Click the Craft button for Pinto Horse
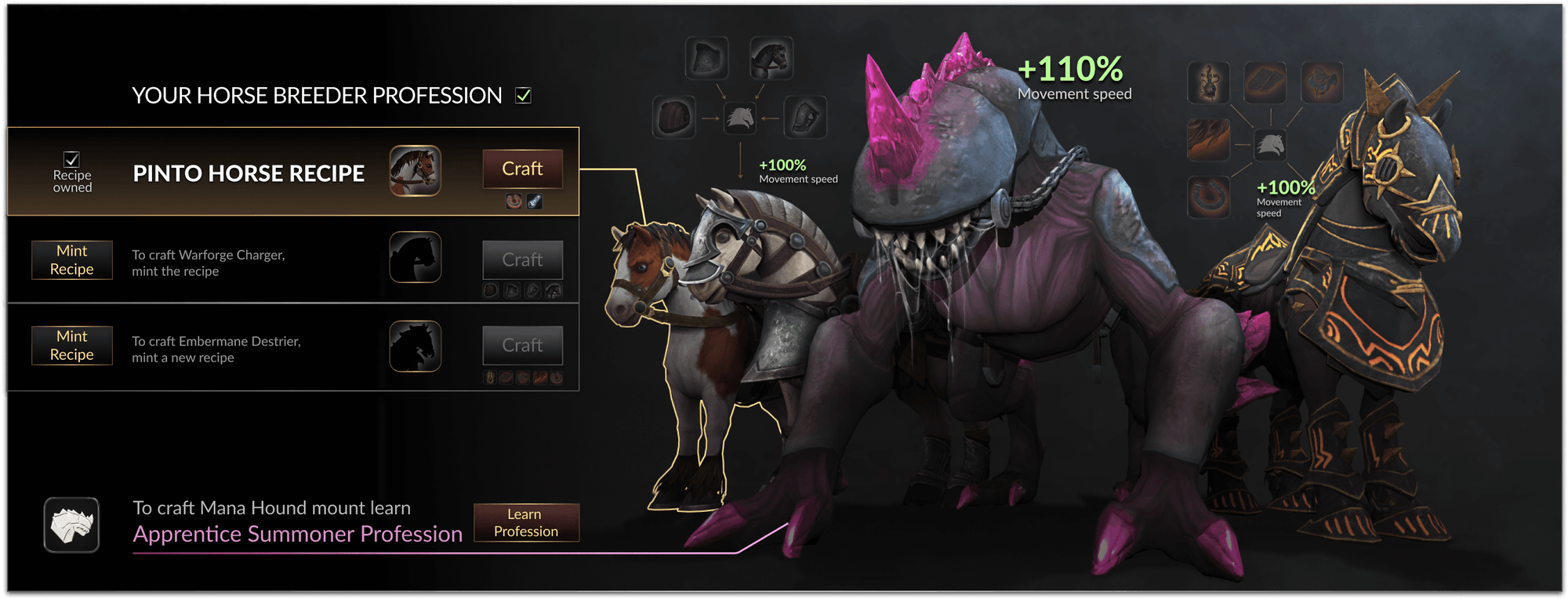 [522, 169]
